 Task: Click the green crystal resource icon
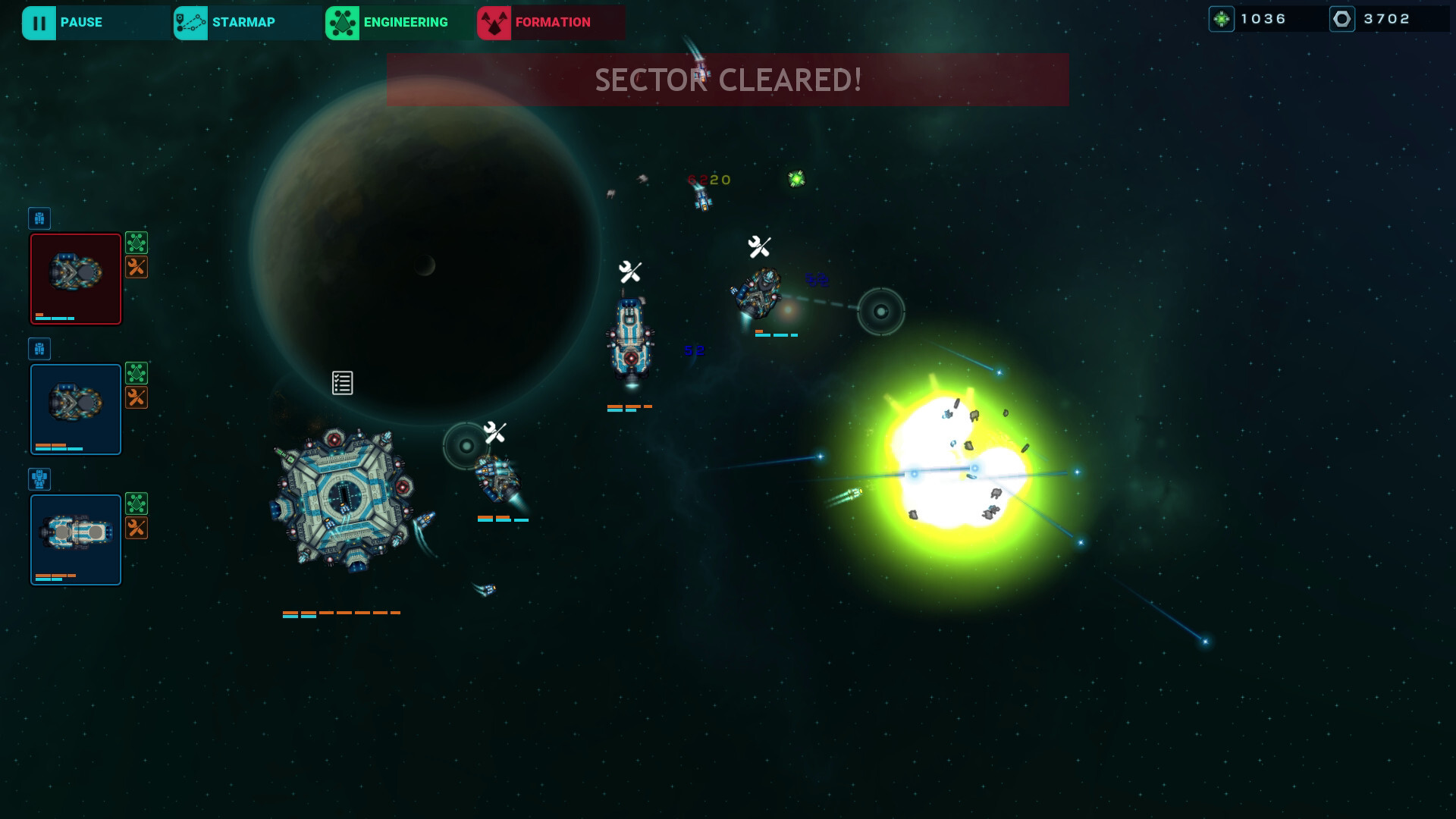[1222, 17]
